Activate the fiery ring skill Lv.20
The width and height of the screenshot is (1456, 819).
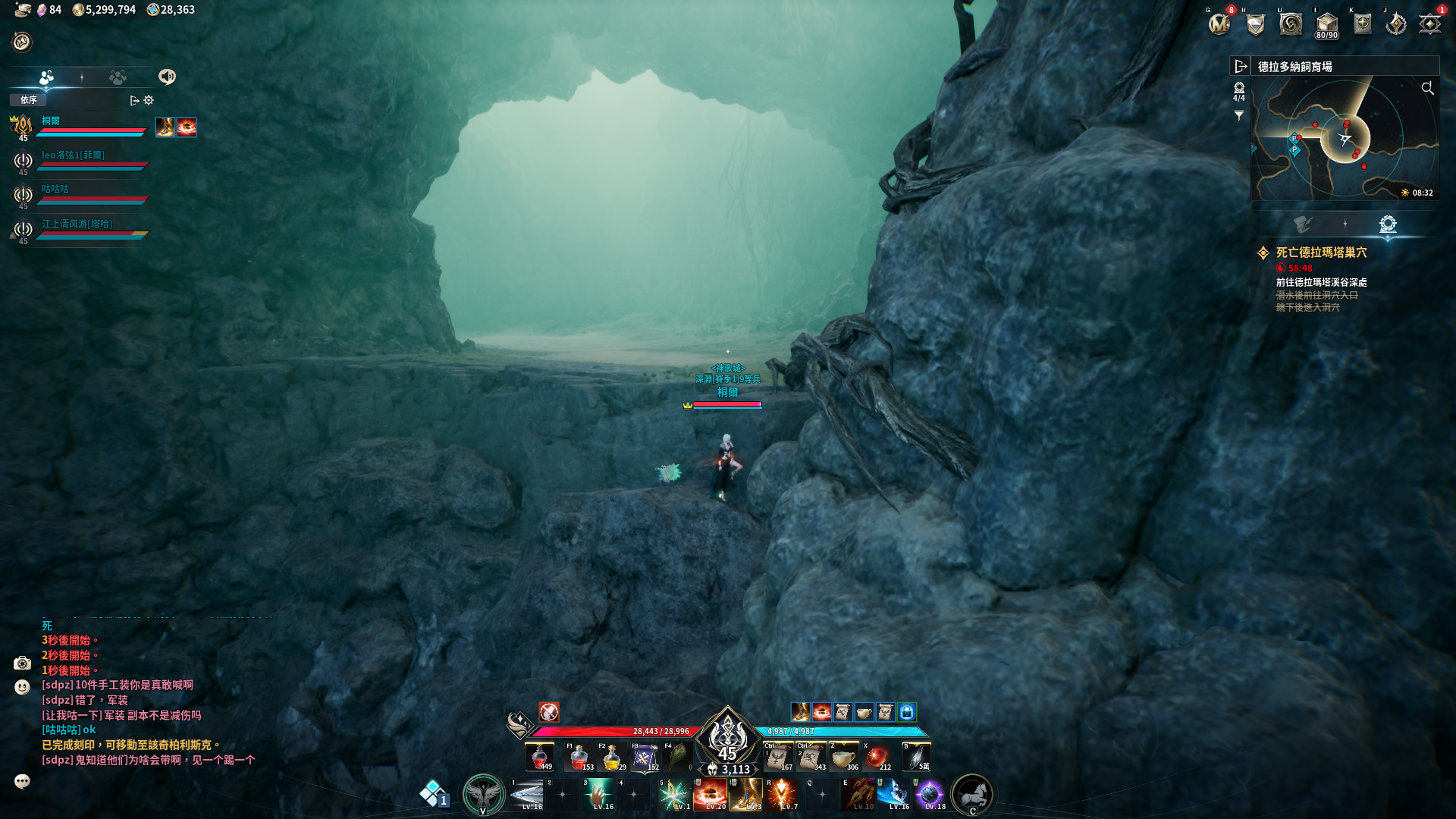[711, 794]
